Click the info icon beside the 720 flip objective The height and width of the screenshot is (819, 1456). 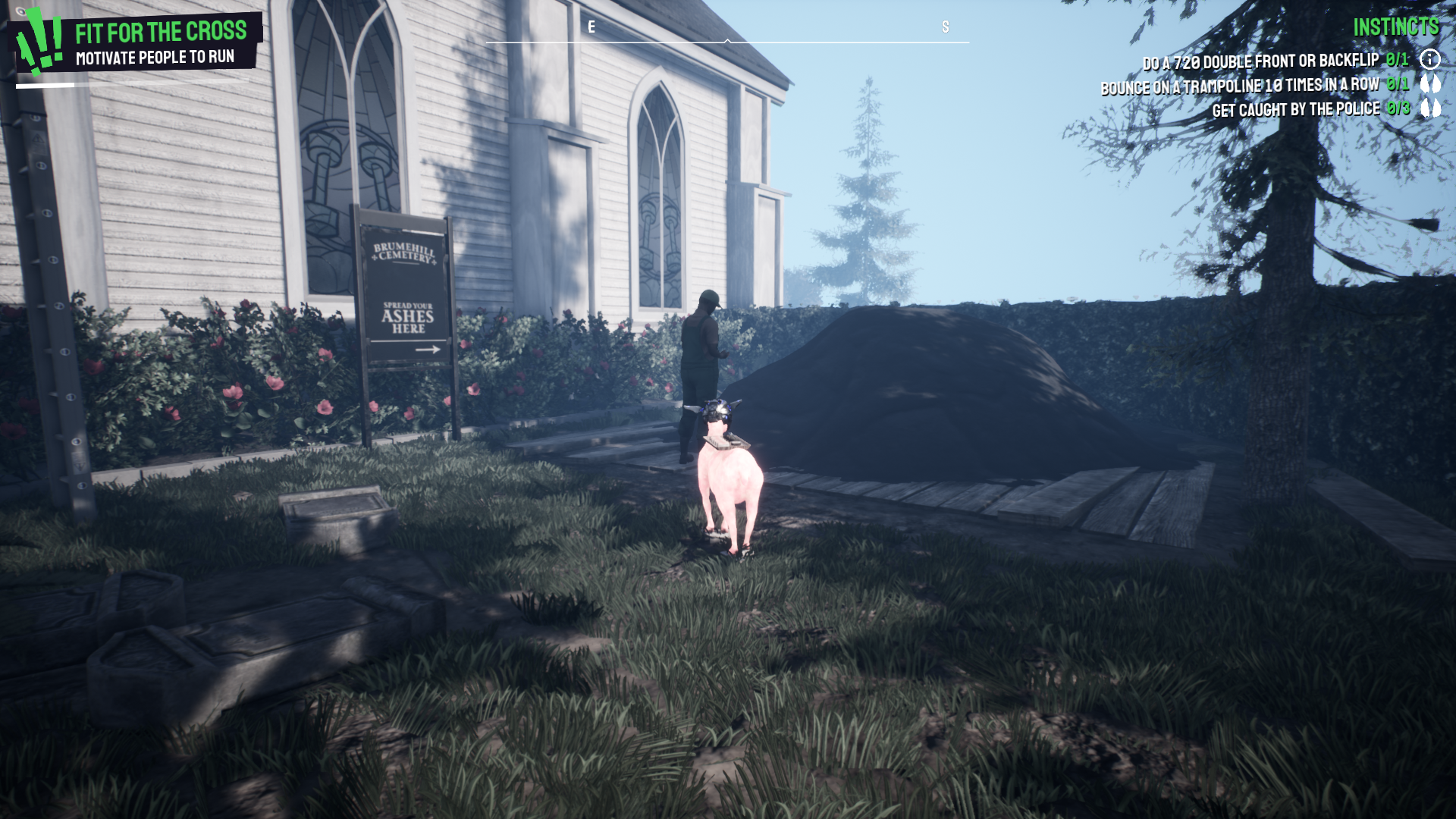click(x=1429, y=58)
